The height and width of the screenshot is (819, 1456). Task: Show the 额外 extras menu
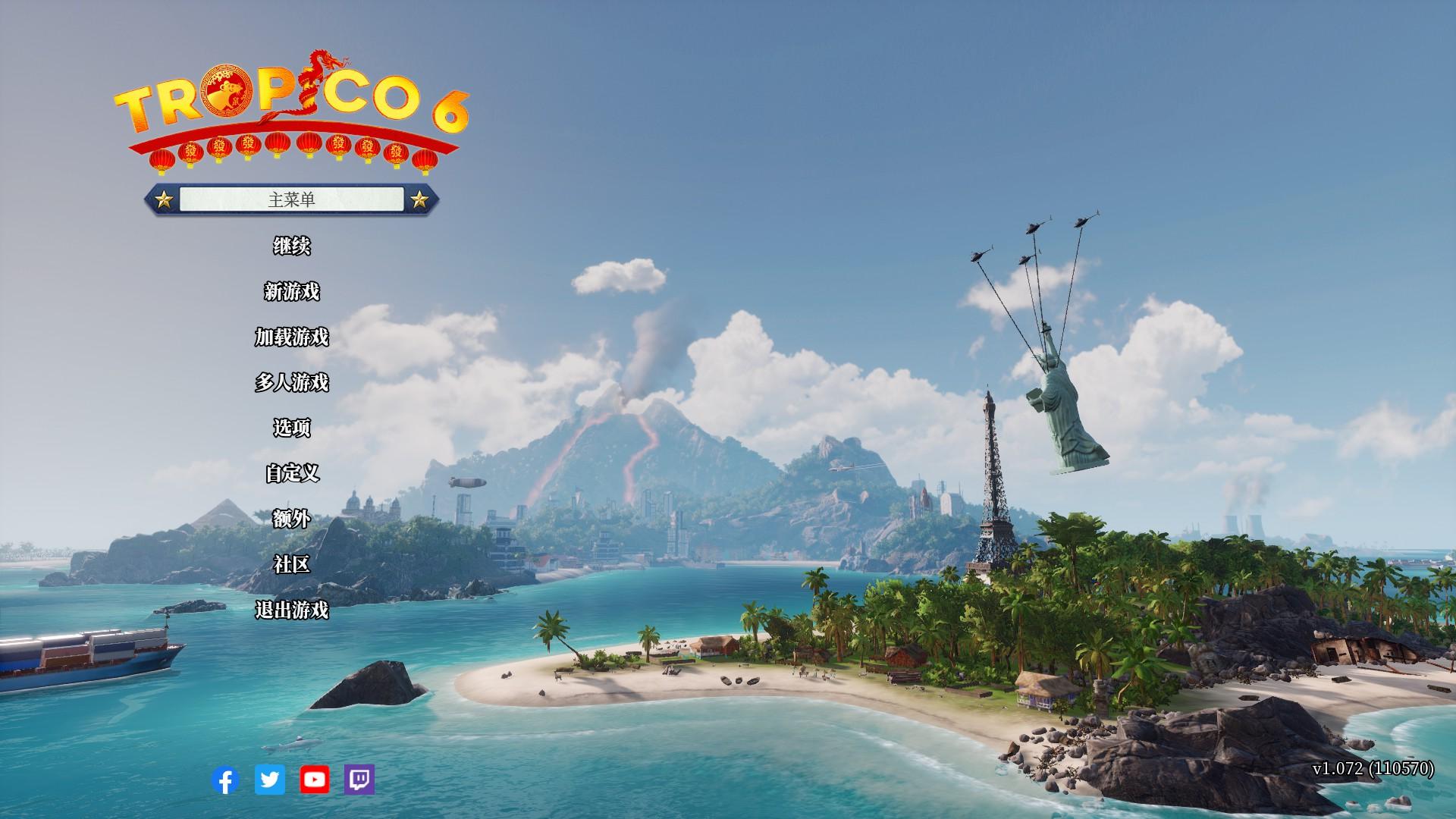click(x=292, y=519)
